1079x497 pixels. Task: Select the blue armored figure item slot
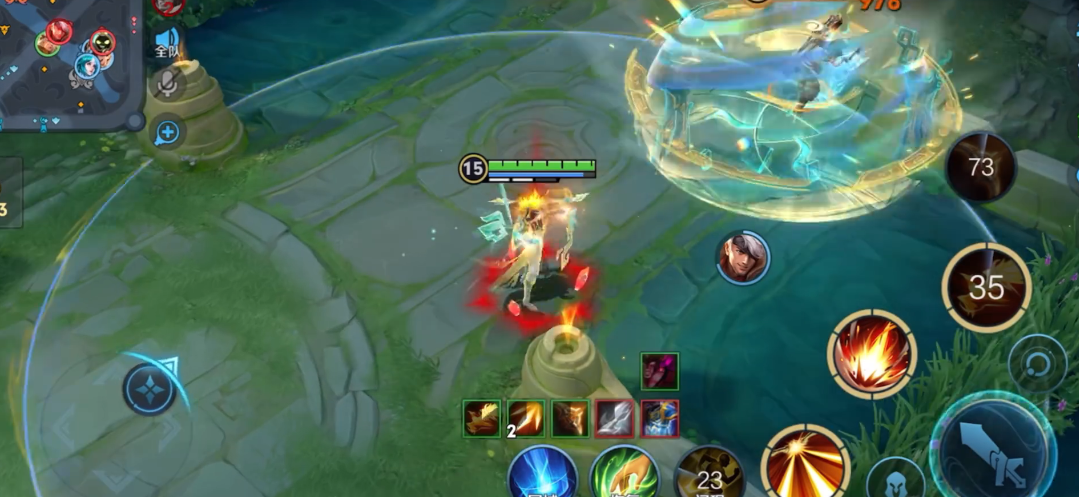click(x=660, y=418)
